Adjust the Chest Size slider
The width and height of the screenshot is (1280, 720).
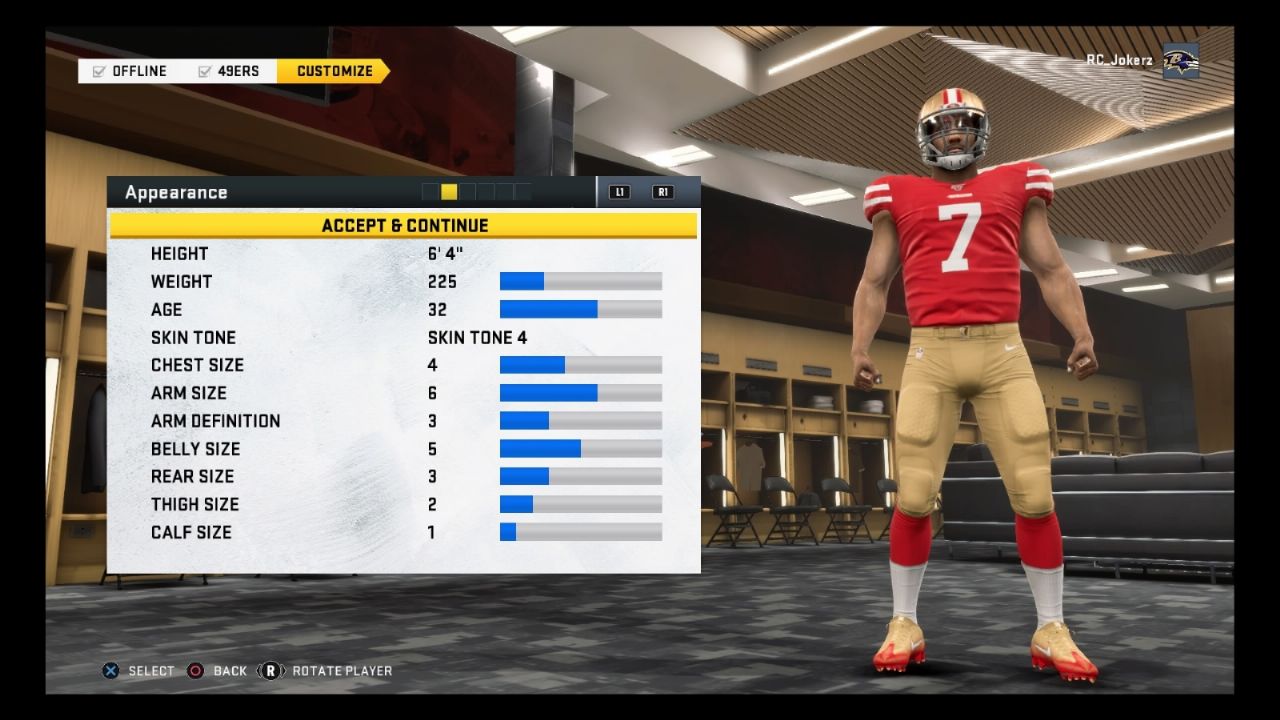tap(580, 365)
